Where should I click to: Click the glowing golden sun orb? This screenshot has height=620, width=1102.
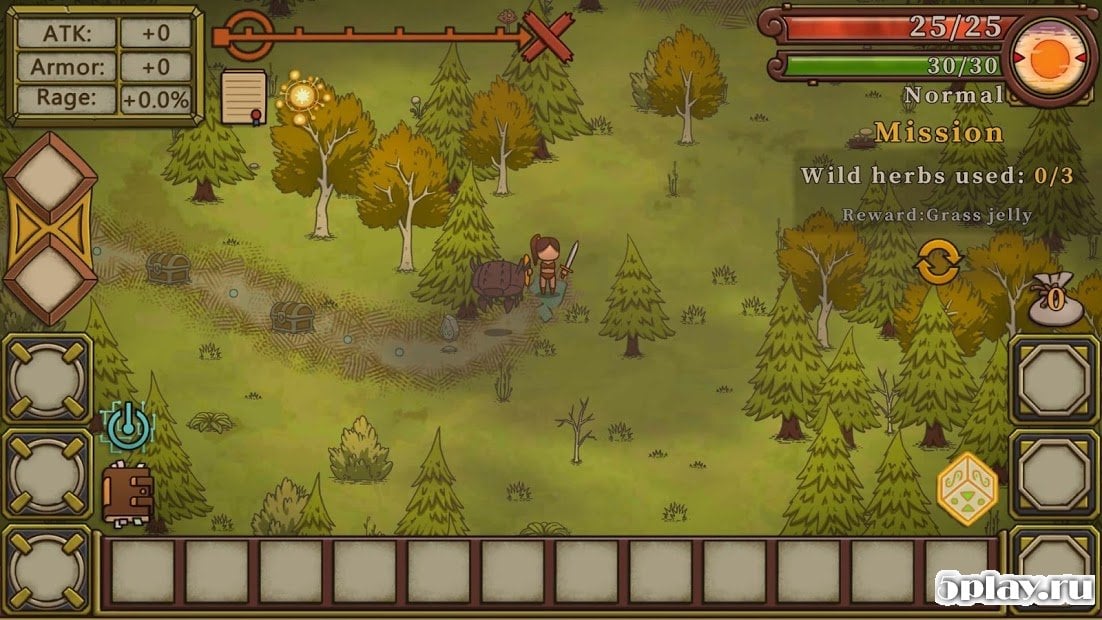click(x=302, y=96)
